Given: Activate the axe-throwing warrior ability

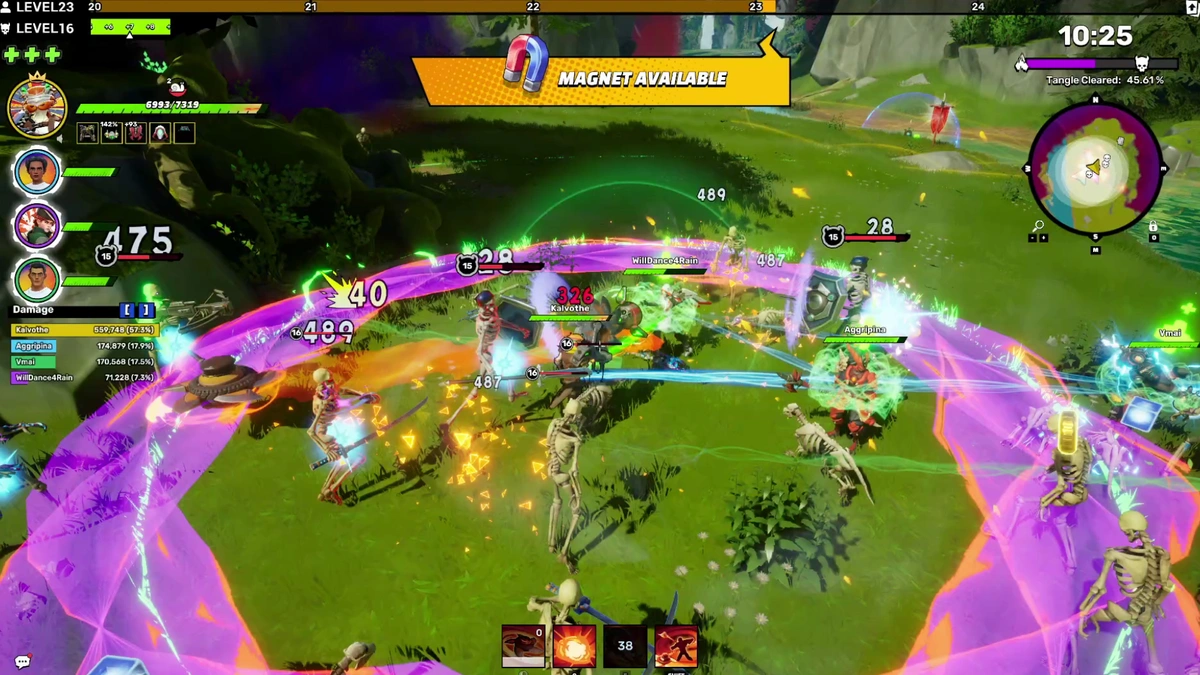Looking at the screenshot, I should pyautogui.click(x=676, y=646).
